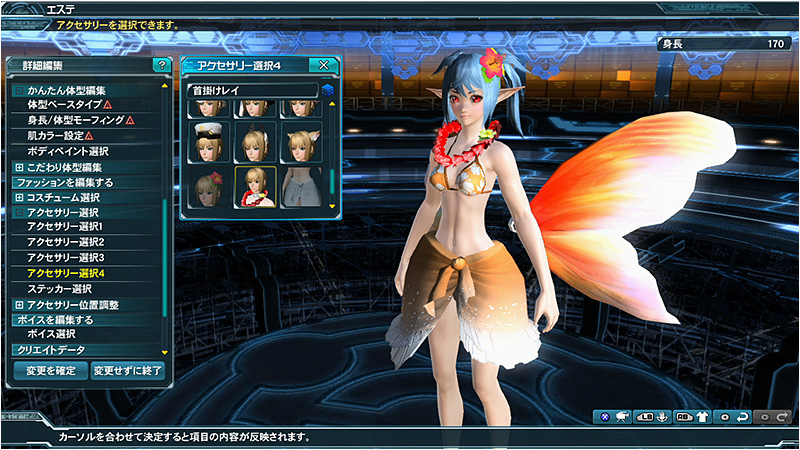Exit without saving via 変更せずに終了
Image resolution: width=800 pixels, height=450 pixels.
(x=127, y=371)
